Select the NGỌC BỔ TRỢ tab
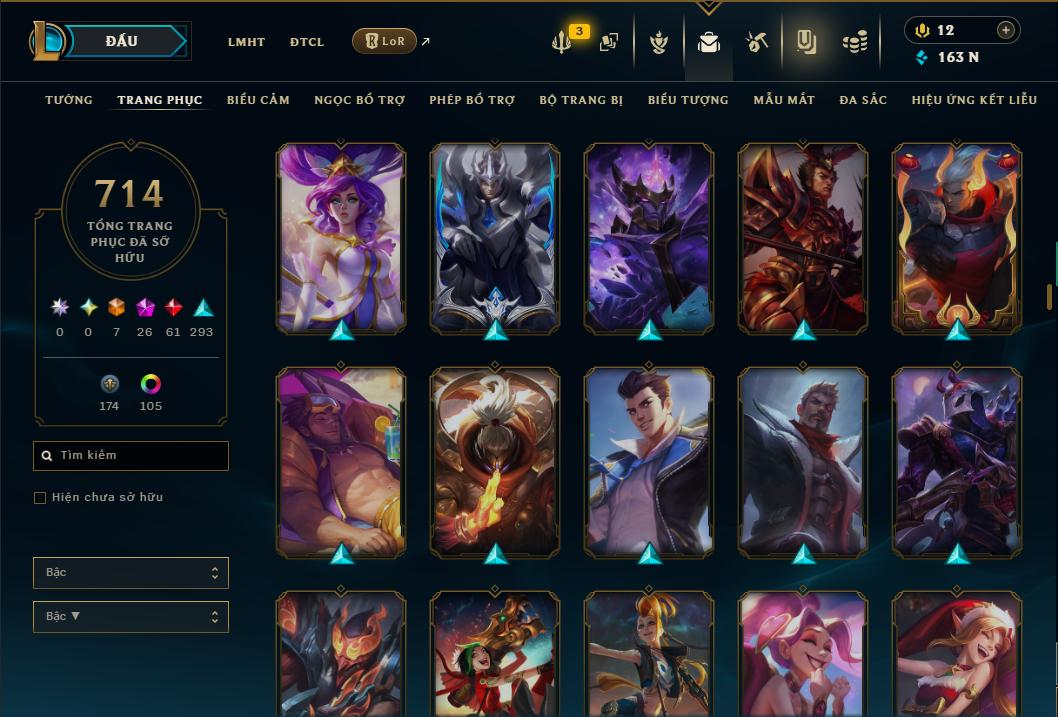The image size is (1058, 717). click(359, 100)
